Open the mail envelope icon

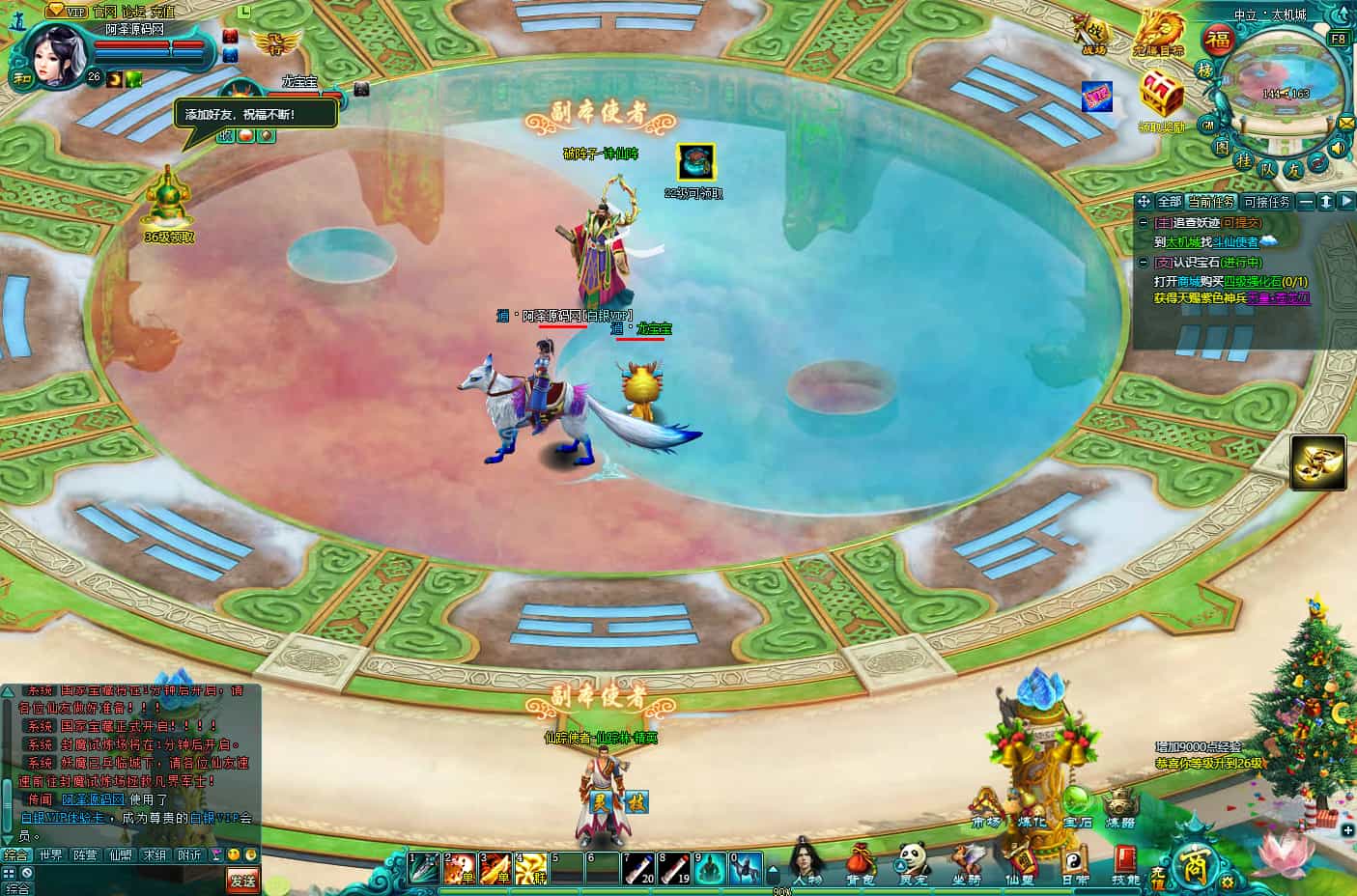1346,124
